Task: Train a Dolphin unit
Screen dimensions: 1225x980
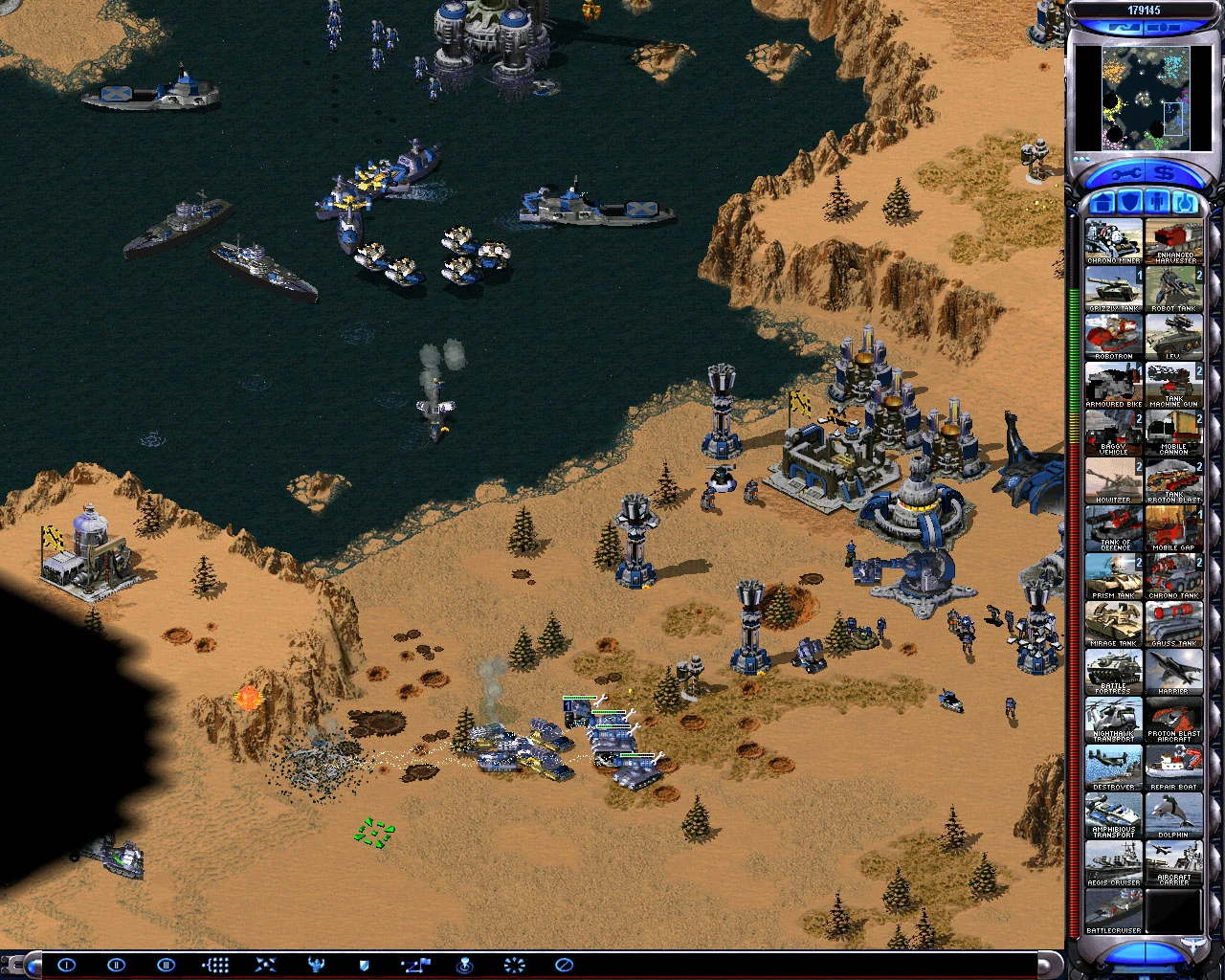Action: 1174,813
